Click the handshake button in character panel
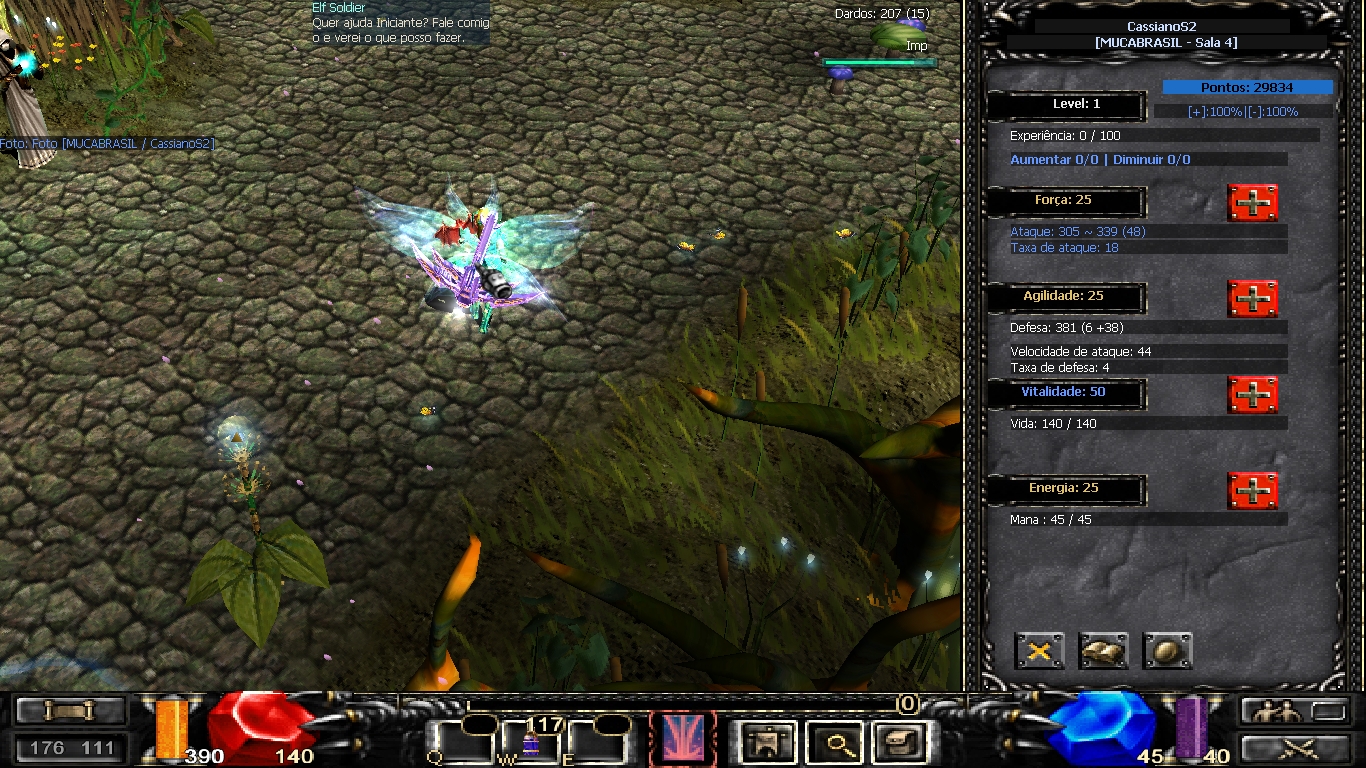Viewport: 1366px width, 768px height. pyautogui.click(x=1103, y=651)
